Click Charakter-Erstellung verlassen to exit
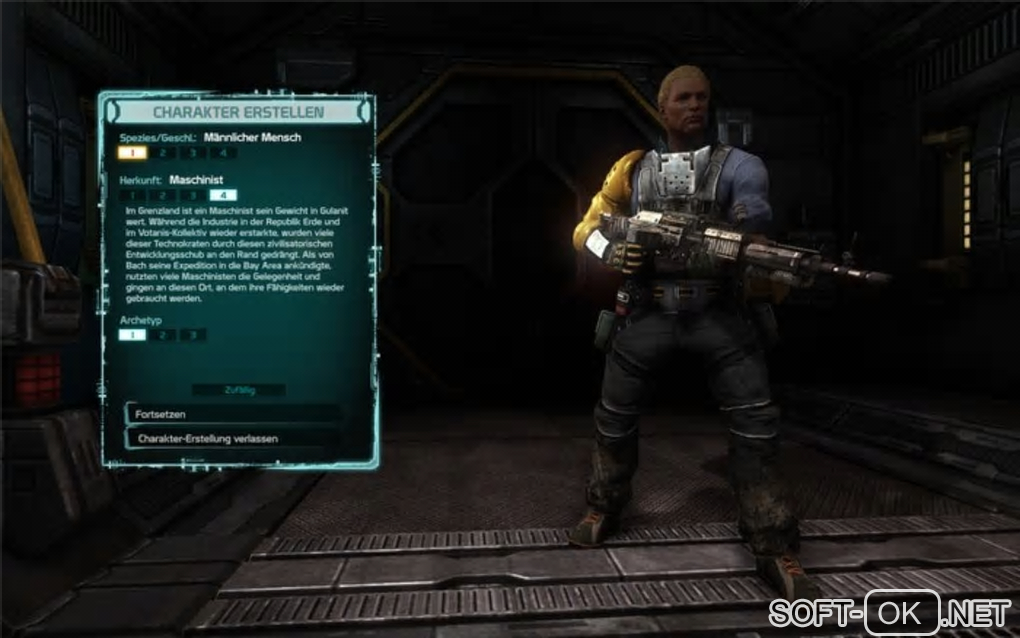Viewport: 1020px width, 638px height. pos(232,439)
